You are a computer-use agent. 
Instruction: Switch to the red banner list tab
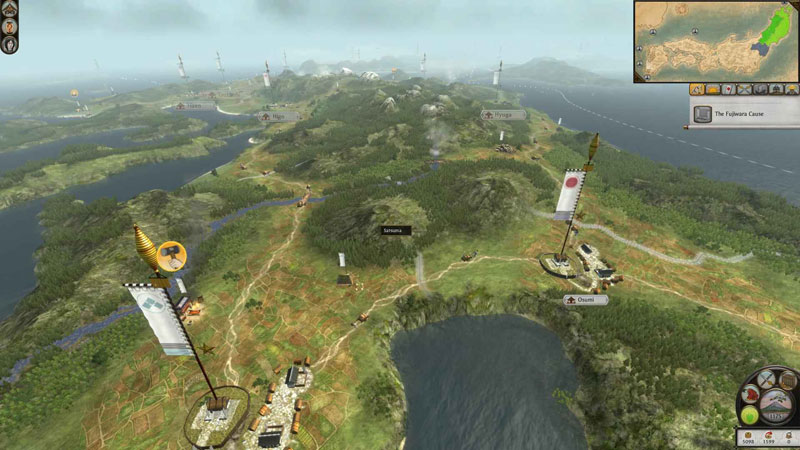coord(728,89)
